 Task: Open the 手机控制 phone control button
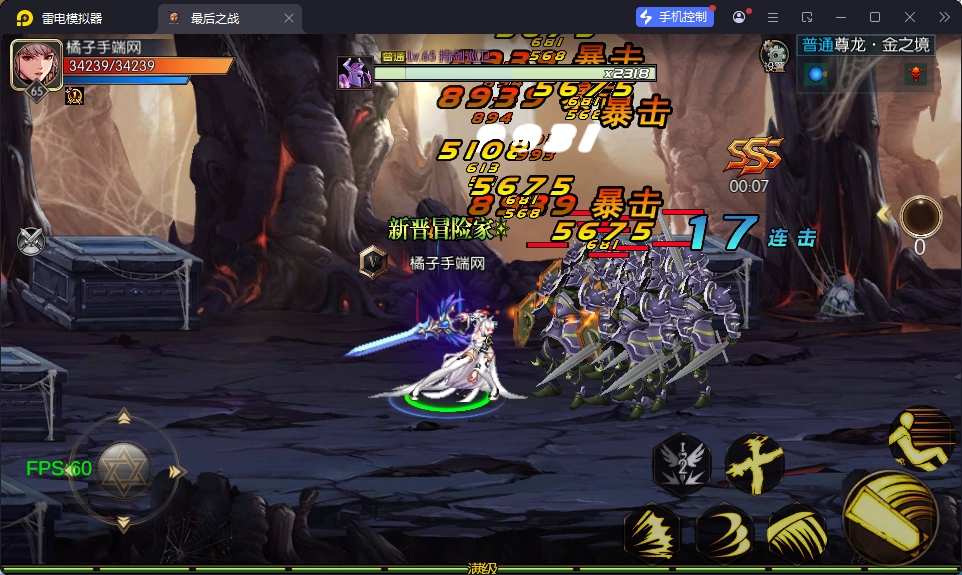(675, 17)
